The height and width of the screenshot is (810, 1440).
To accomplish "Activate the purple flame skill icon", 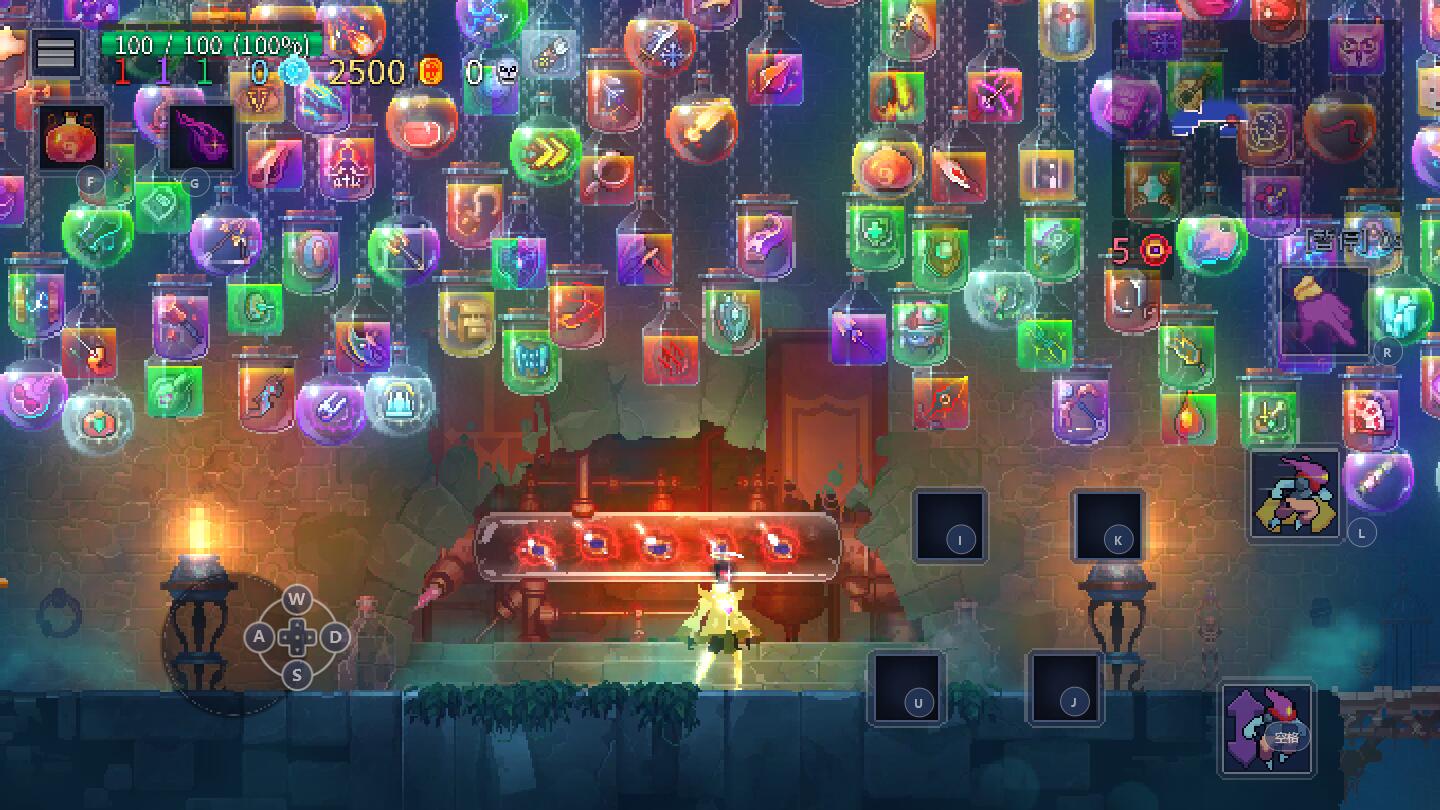I will pos(201,138).
